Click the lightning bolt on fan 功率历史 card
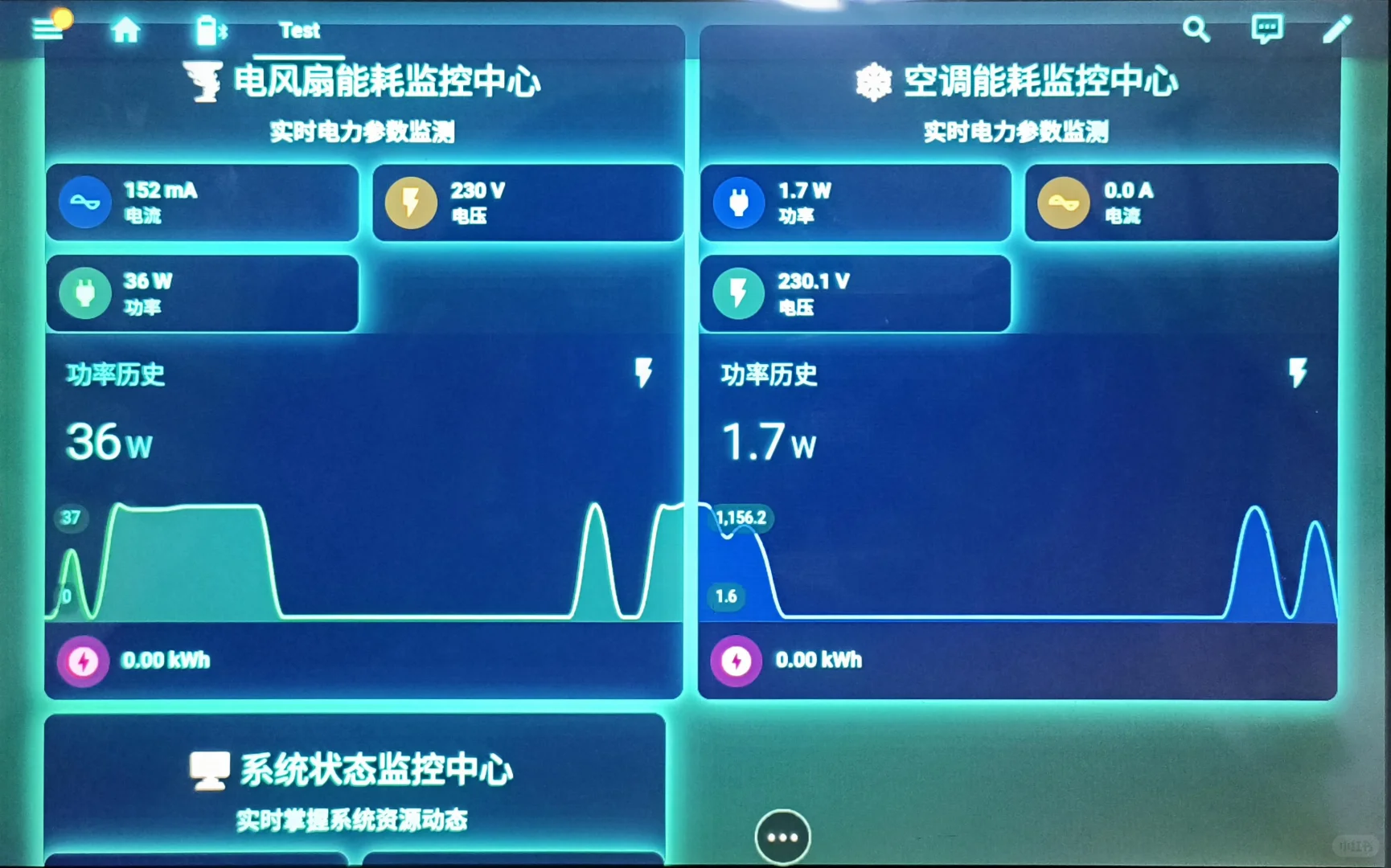This screenshot has width=1391, height=868. (x=642, y=372)
